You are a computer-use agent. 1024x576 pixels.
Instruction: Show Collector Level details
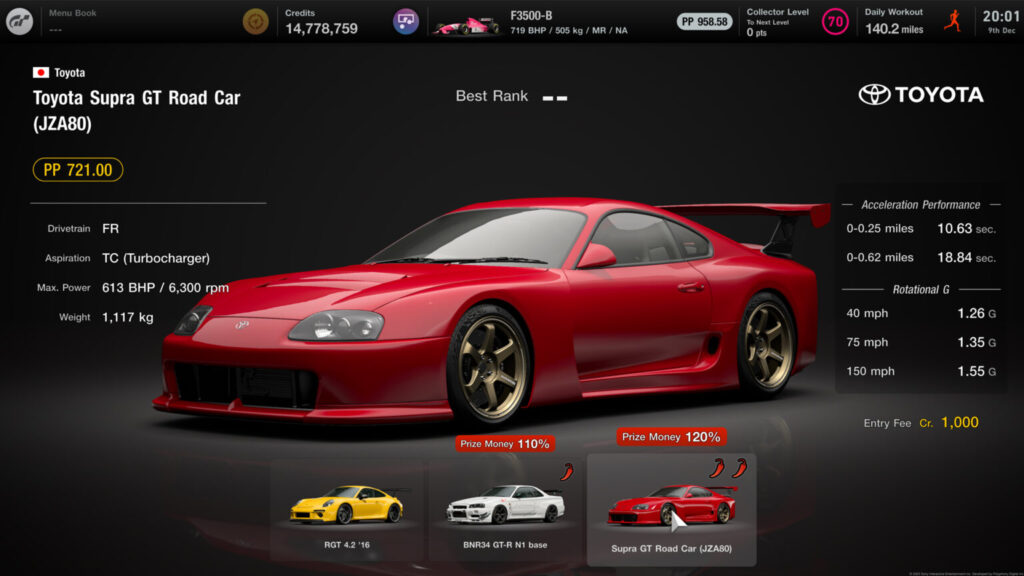coord(778,21)
